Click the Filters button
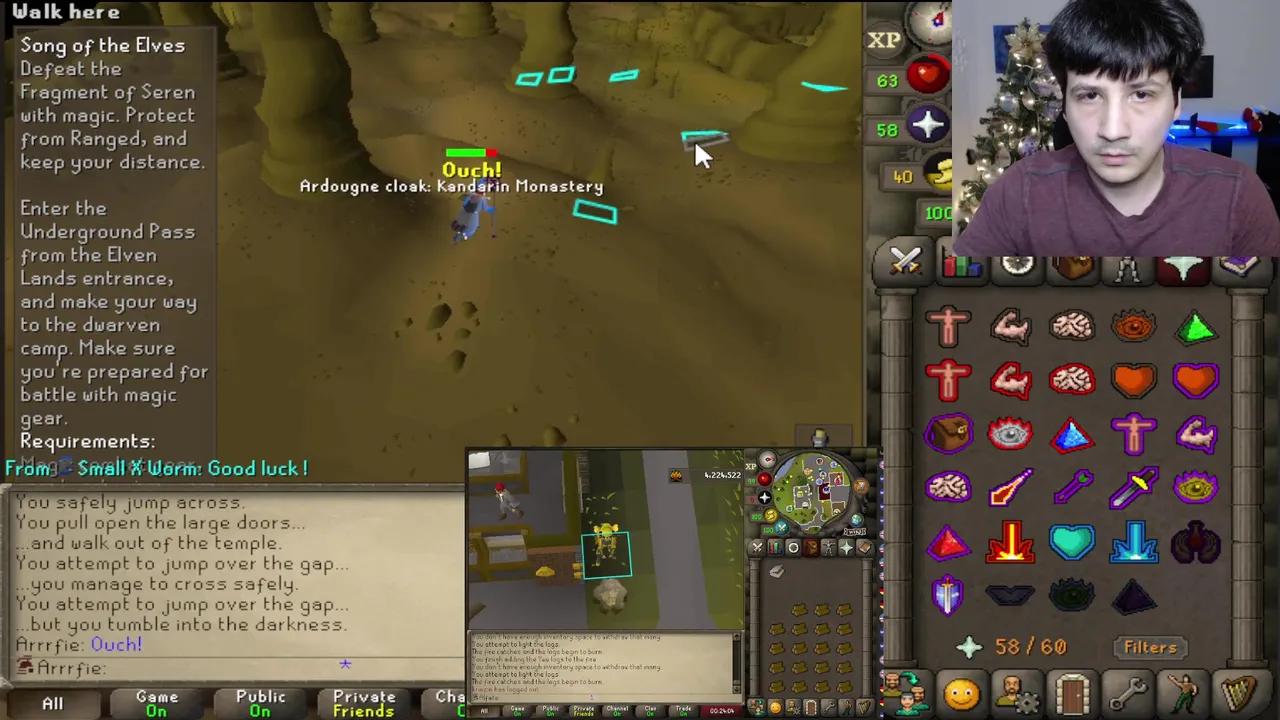The image size is (1280, 720). 1150,647
